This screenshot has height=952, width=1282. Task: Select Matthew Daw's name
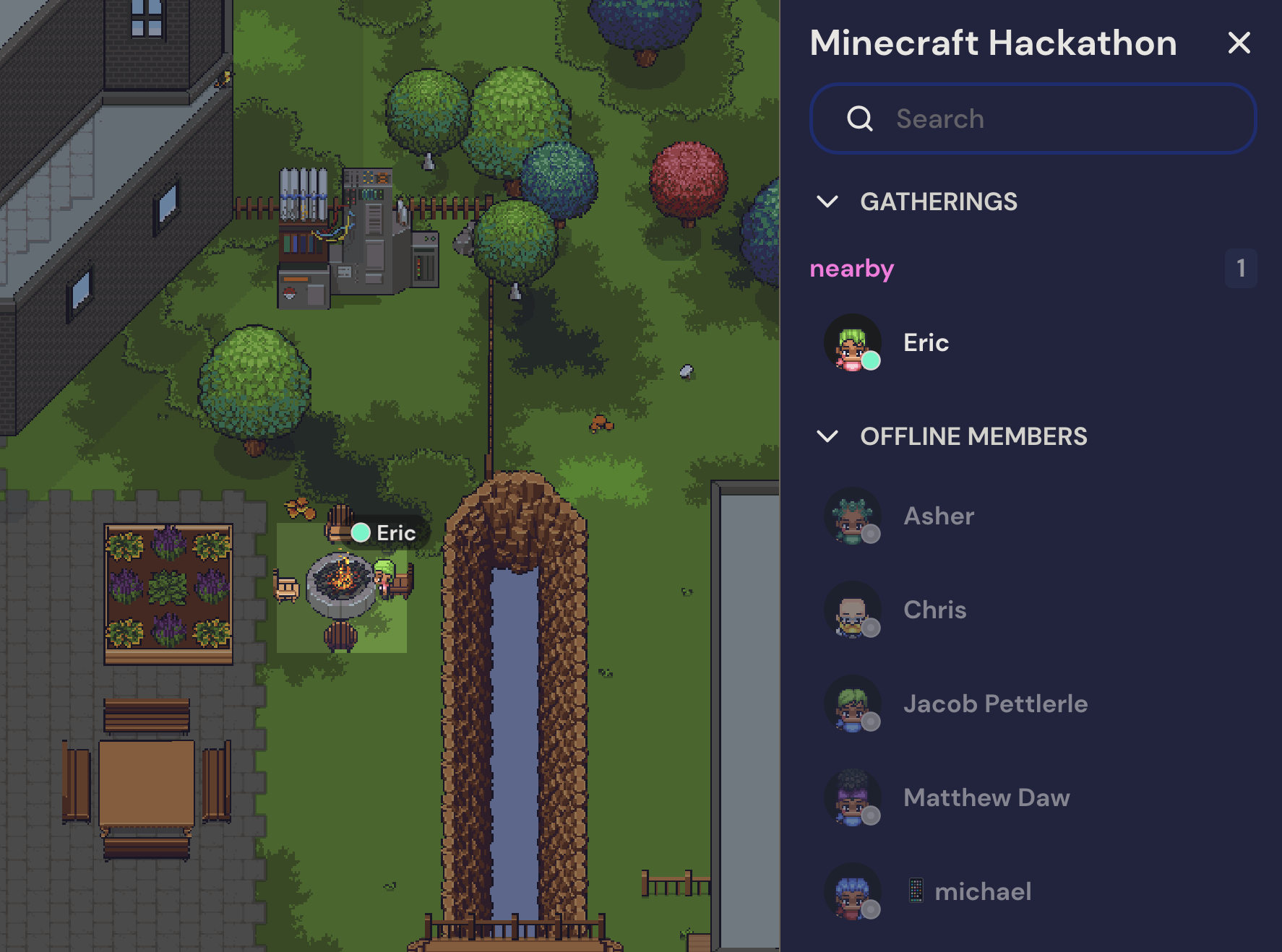pos(986,797)
